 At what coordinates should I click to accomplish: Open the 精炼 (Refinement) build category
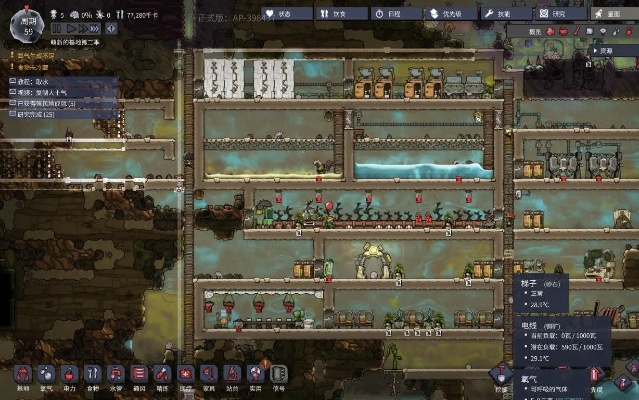coord(162,376)
